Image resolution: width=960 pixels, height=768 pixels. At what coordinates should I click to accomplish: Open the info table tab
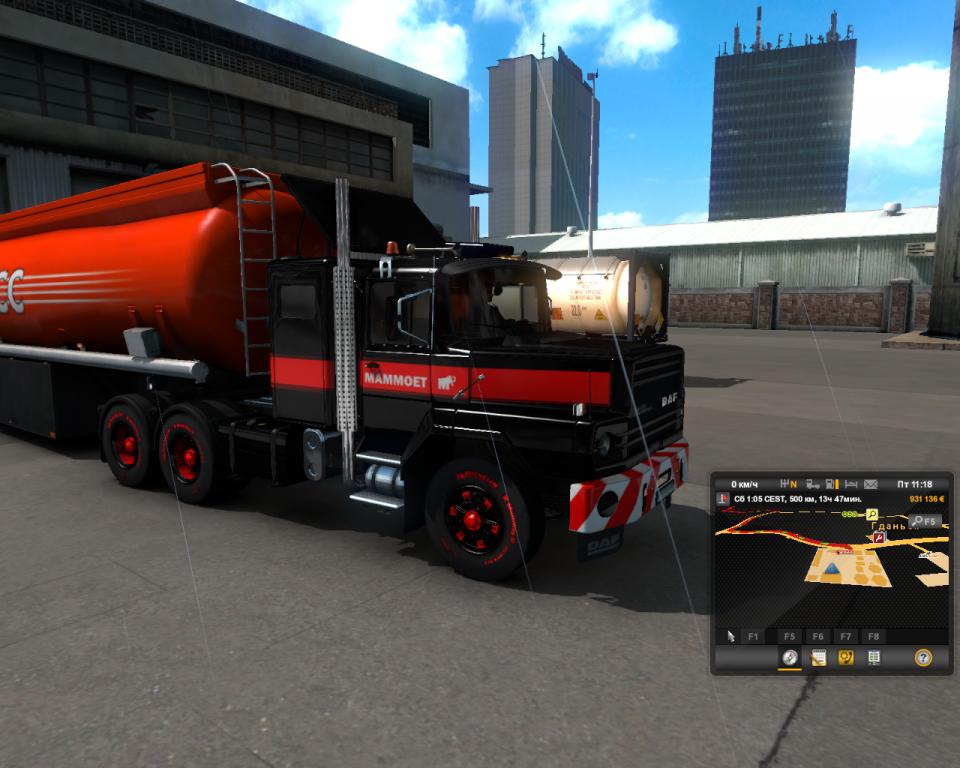point(873,657)
